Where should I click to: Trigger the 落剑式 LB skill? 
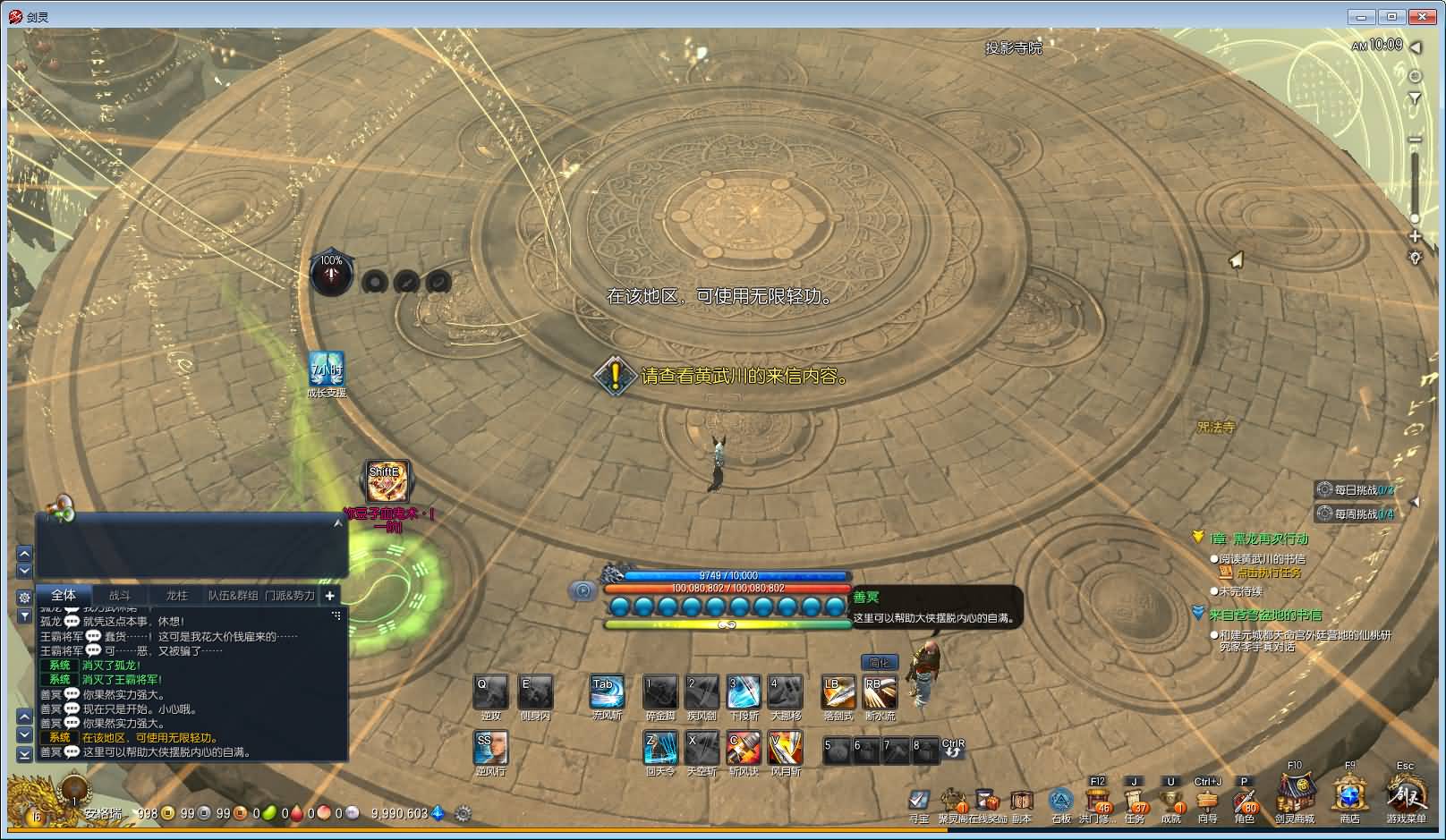(838, 692)
